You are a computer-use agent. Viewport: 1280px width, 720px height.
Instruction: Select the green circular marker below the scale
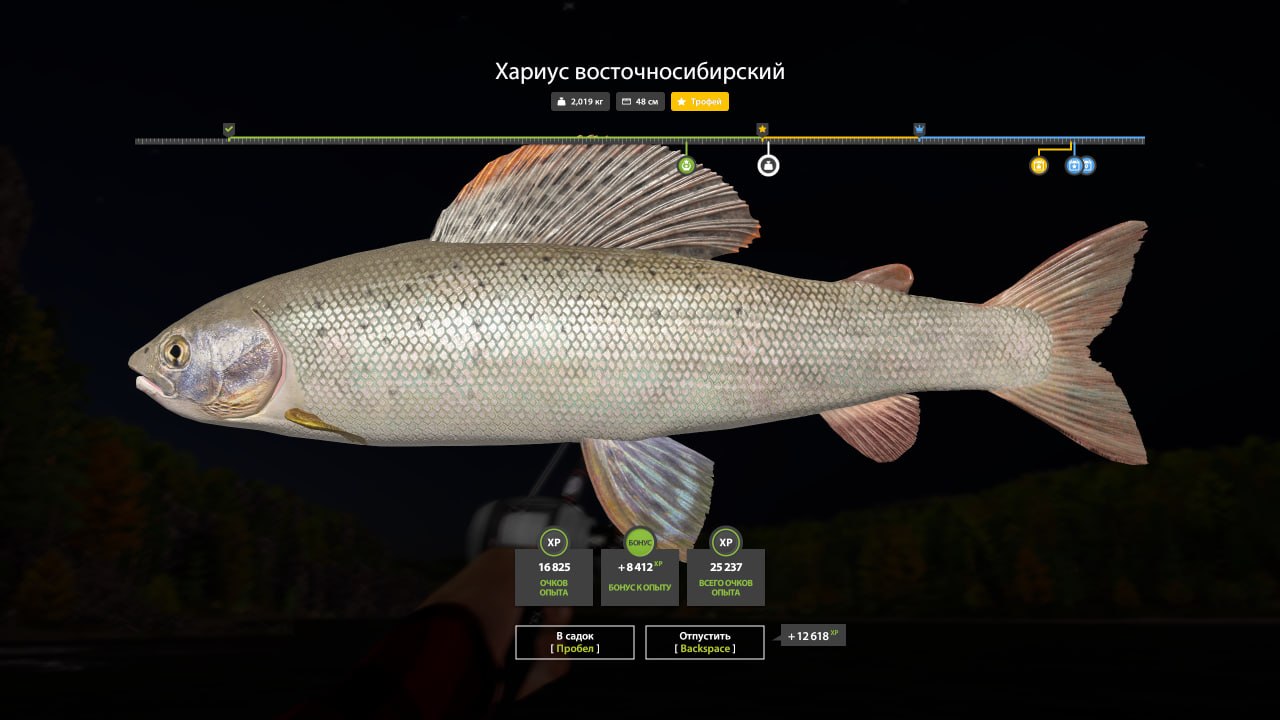[x=686, y=166]
